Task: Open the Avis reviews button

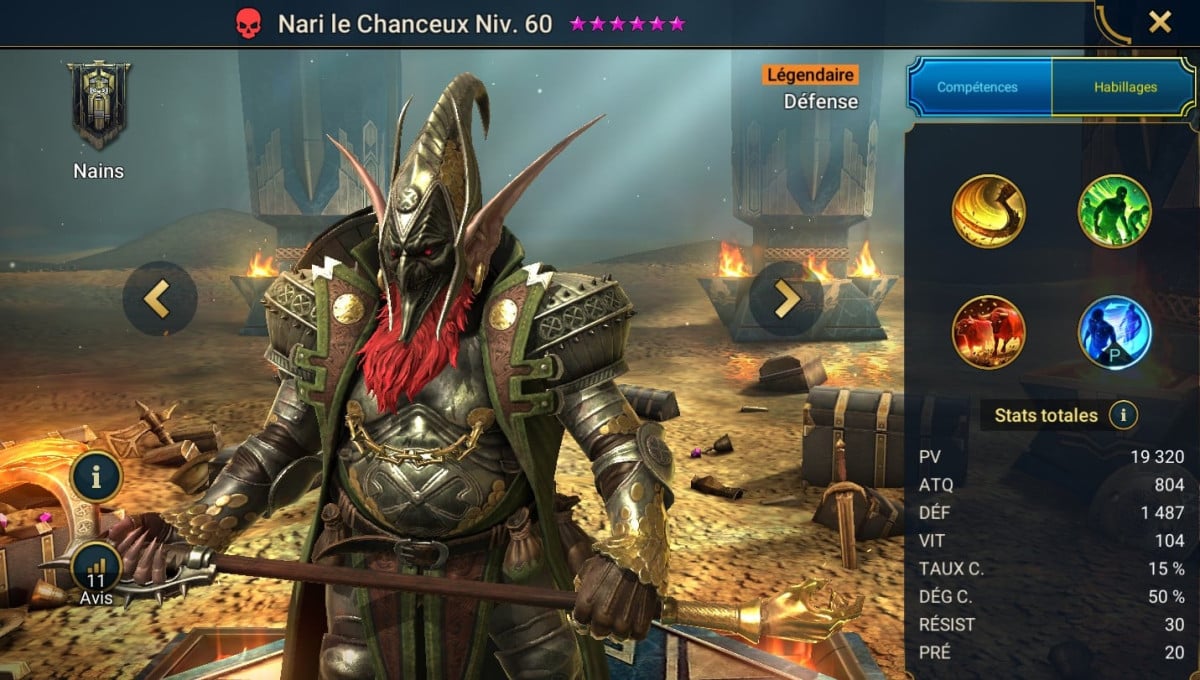Action: [96, 573]
